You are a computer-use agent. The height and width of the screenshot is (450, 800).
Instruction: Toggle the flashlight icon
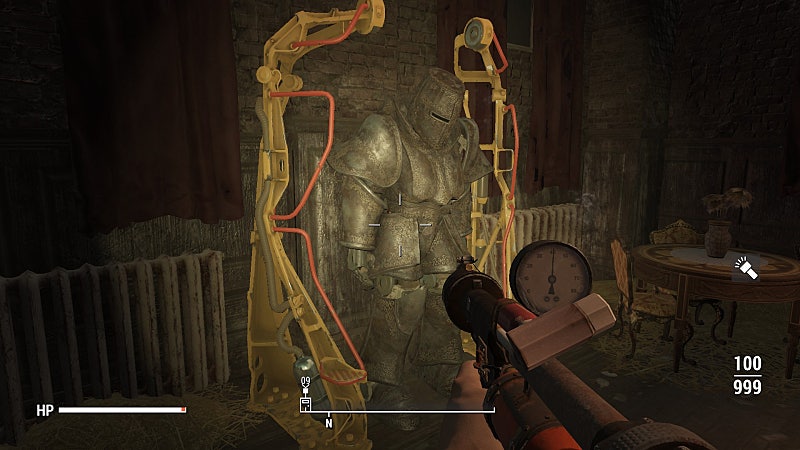point(745,267)
